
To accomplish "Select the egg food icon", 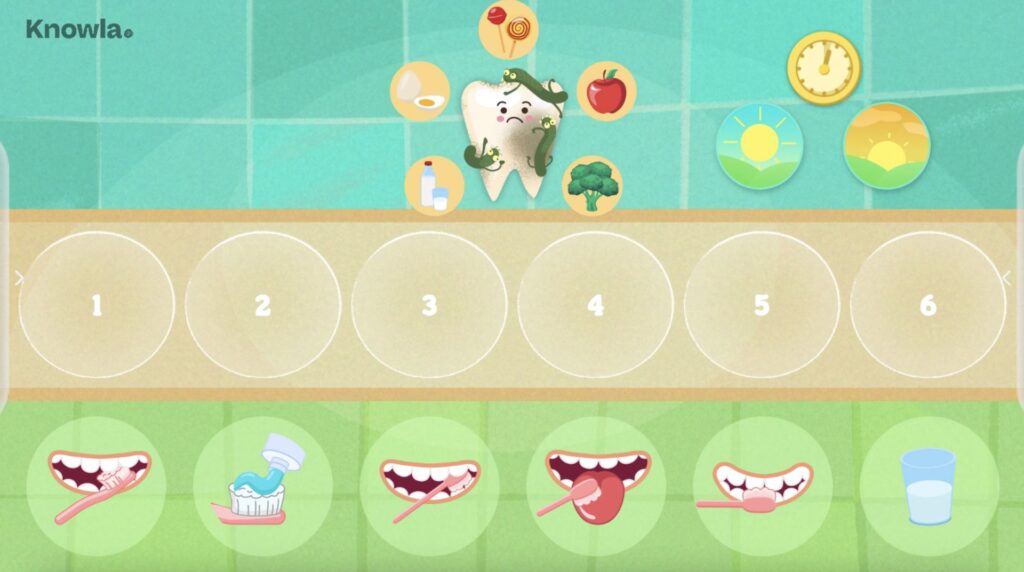I will [x=420, y=91].
